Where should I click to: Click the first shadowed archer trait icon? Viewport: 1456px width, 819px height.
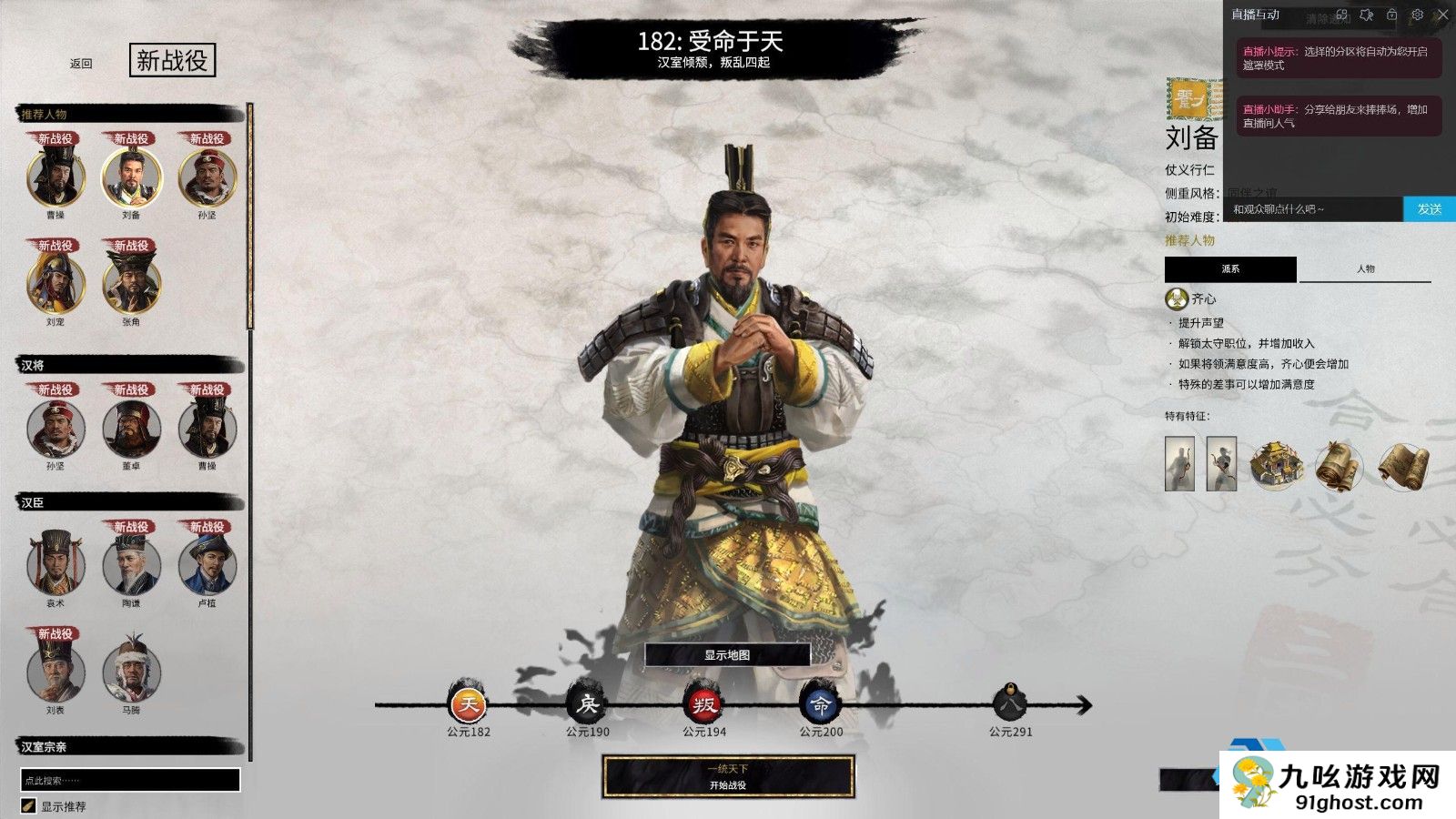point(1179,463)
